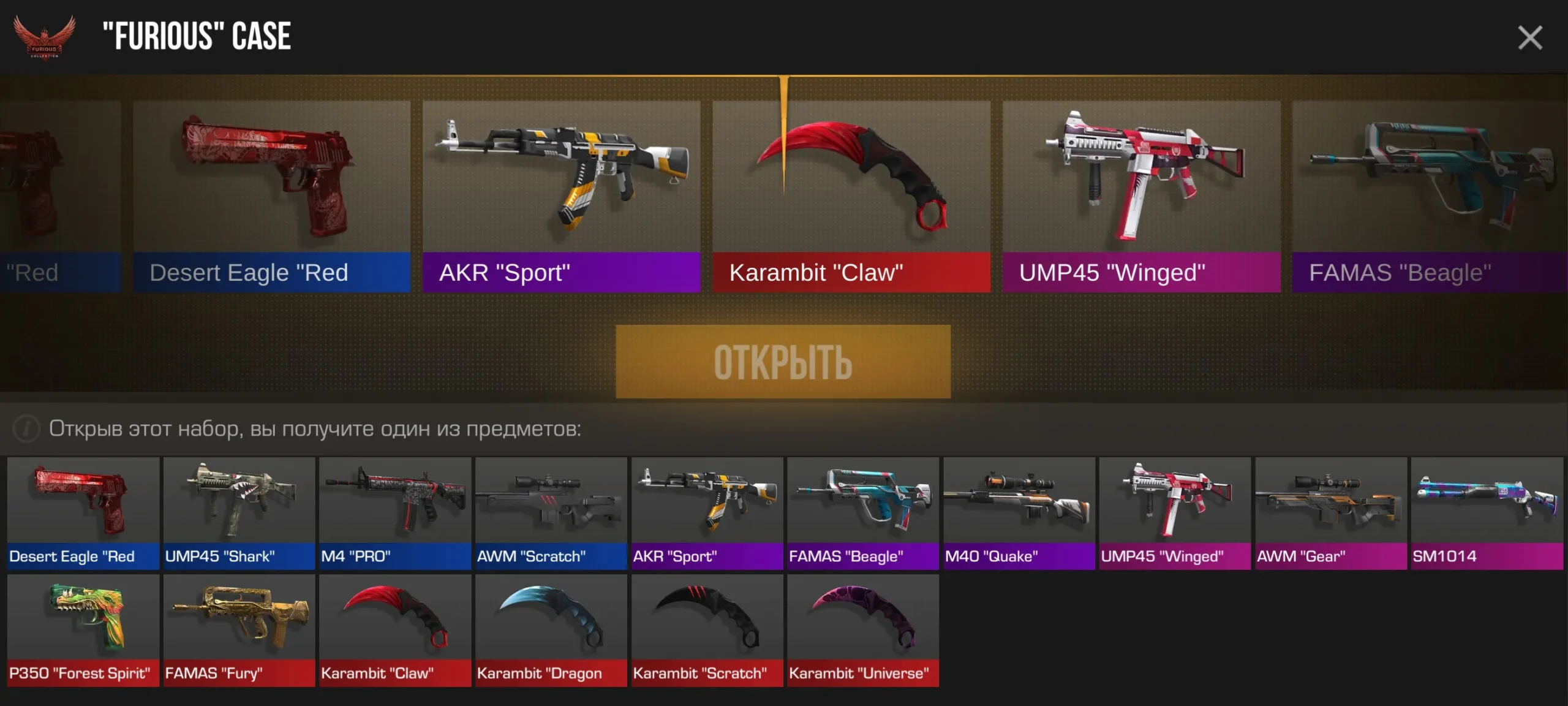Close the Furious case window

point(1529,38)
